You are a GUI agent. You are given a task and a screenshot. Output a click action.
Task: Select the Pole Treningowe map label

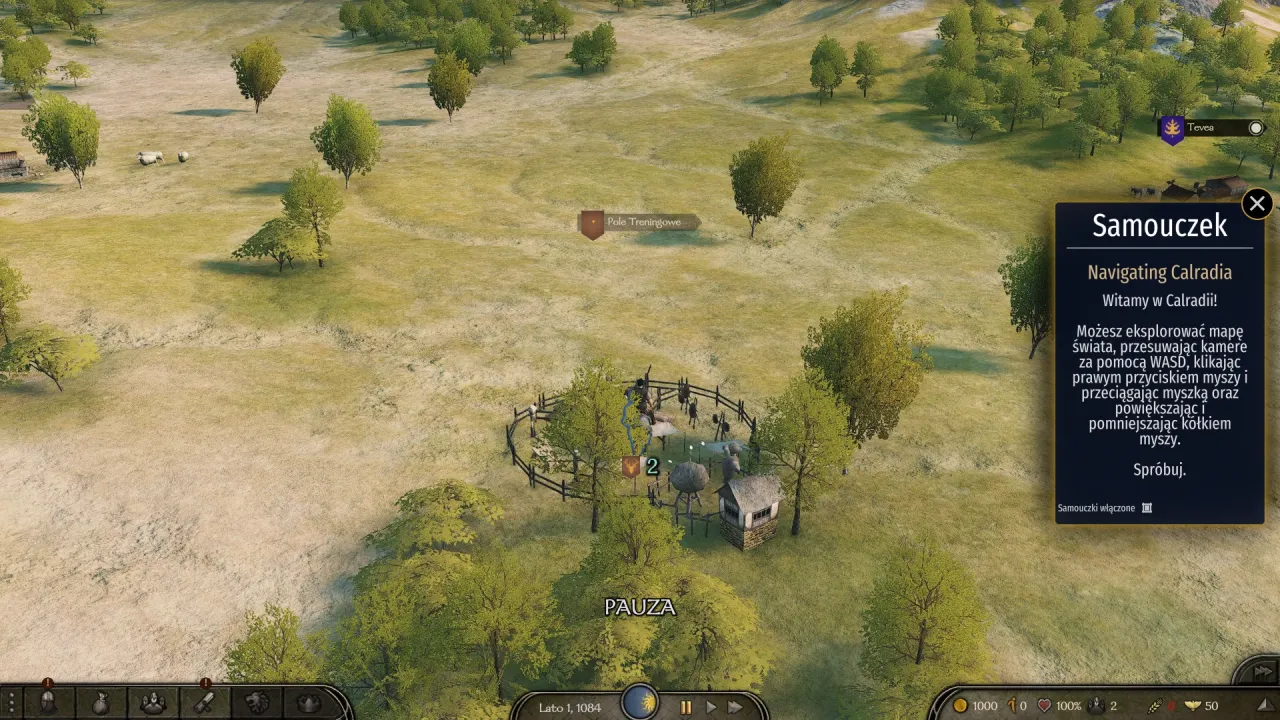pos(642,222)
